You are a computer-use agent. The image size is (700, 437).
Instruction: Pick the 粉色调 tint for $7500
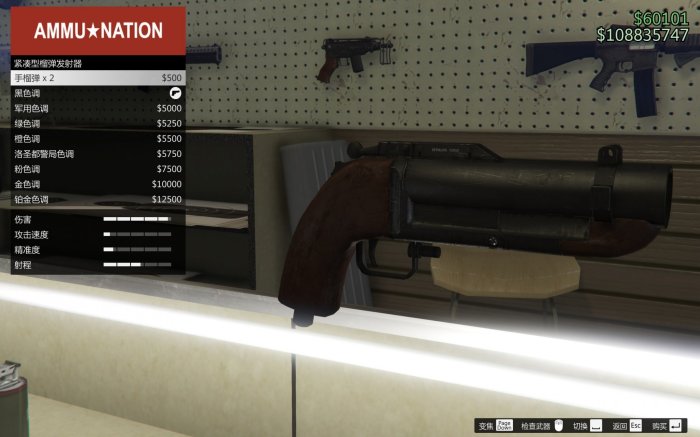(97, 169)
